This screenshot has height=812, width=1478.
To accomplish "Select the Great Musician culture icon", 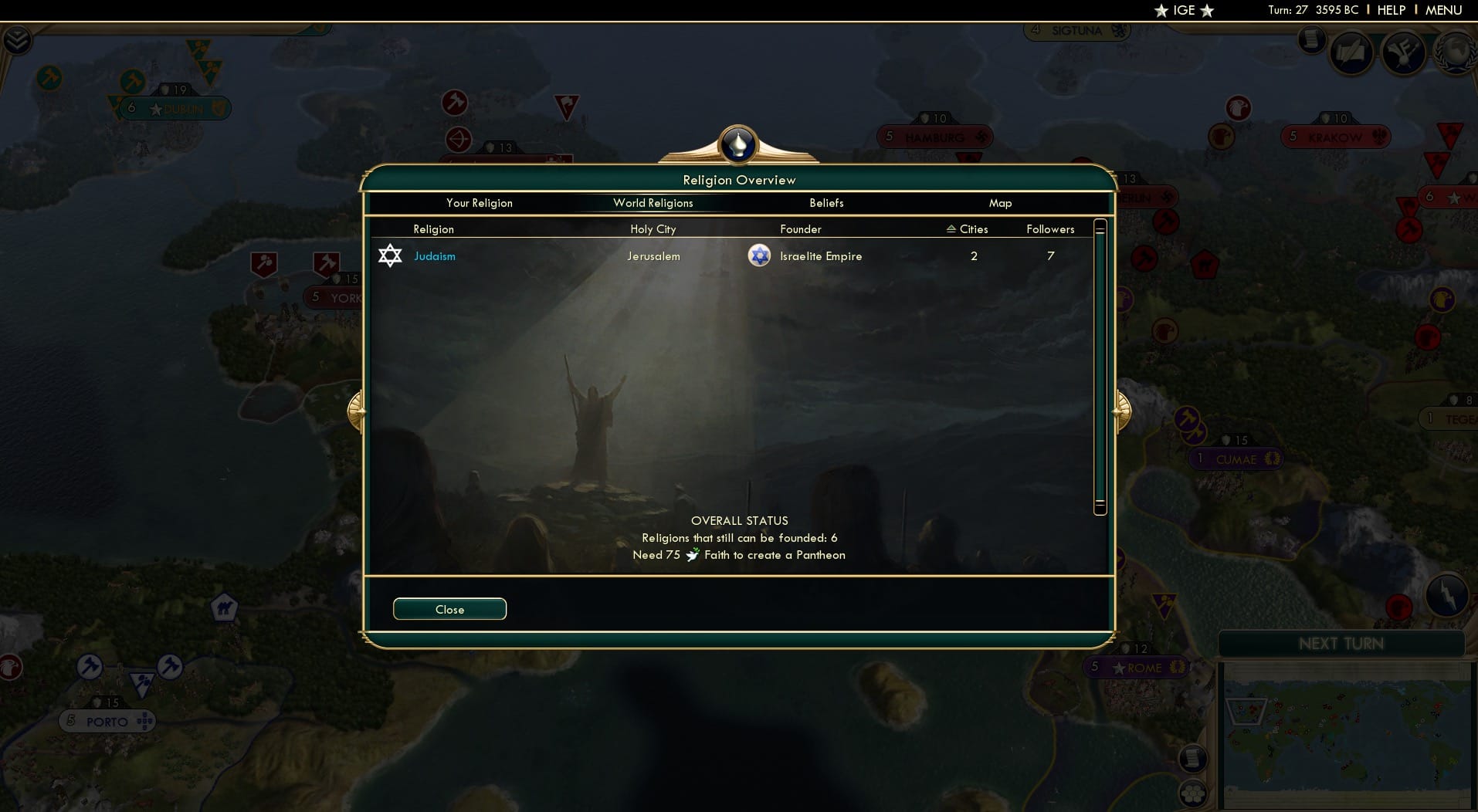I will [1403, 52].
